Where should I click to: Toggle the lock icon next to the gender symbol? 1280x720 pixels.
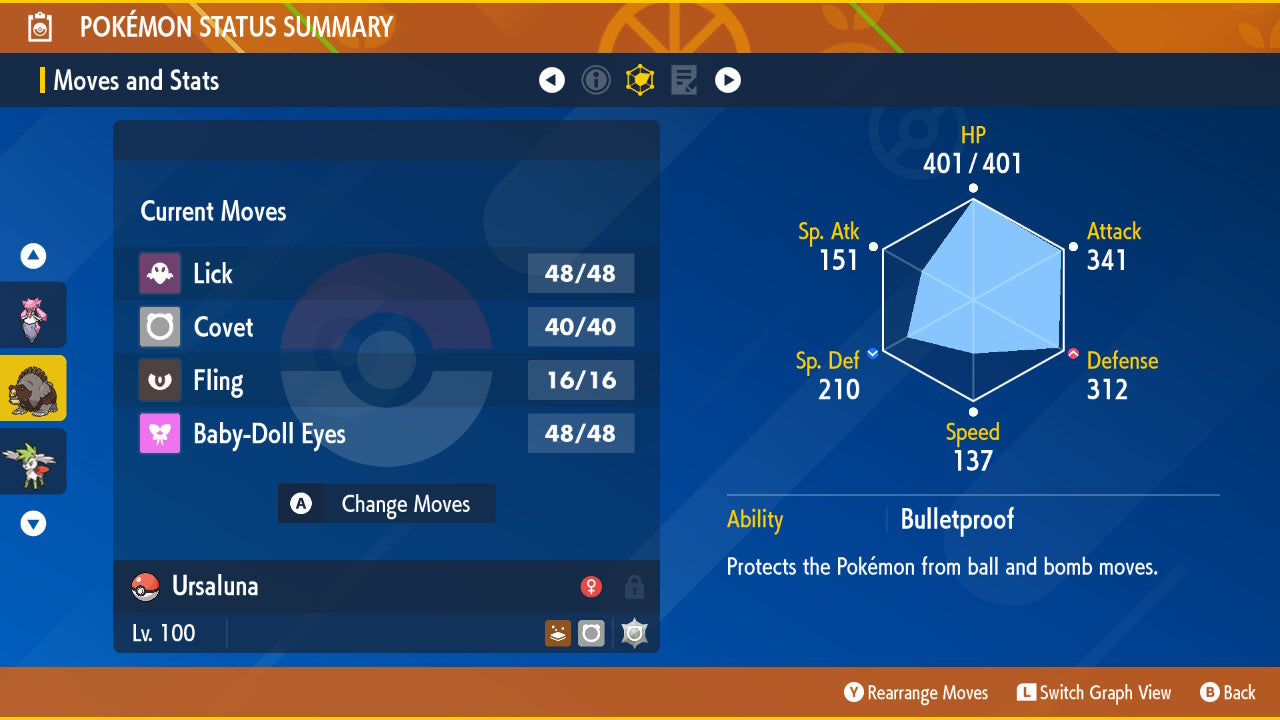[634, 587]
